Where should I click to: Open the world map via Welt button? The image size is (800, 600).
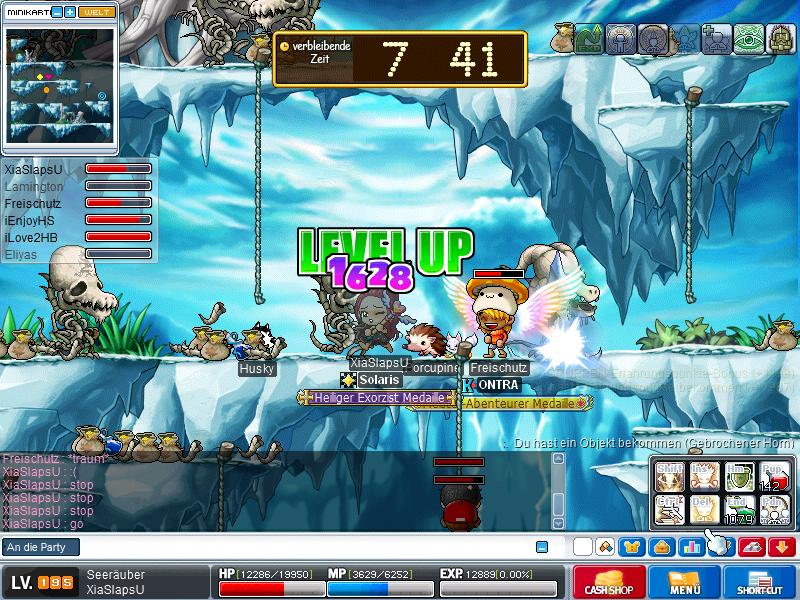pyautogui.click(x=97, y=11)
